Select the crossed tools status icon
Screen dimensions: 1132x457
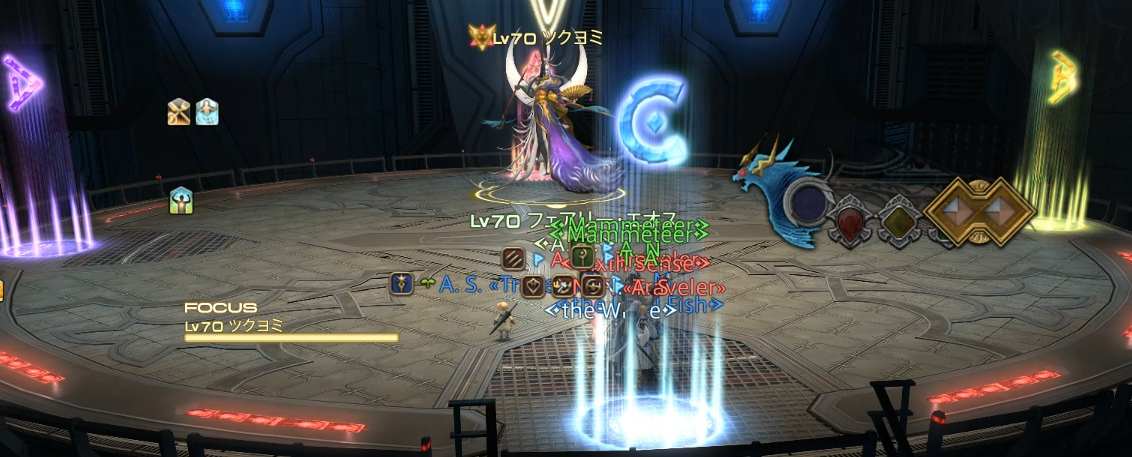[179, 111]
